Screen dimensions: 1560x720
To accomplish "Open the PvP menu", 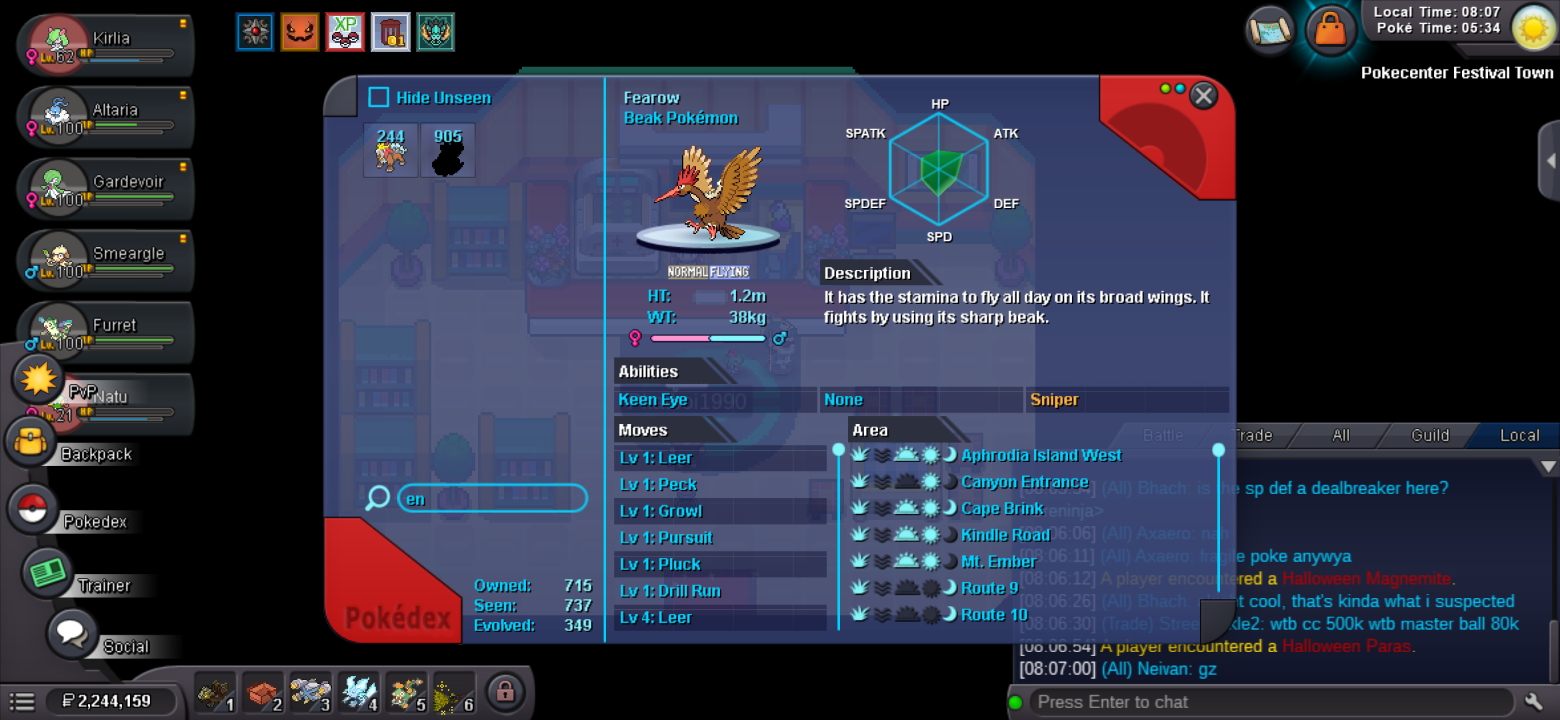I will 39,379.
